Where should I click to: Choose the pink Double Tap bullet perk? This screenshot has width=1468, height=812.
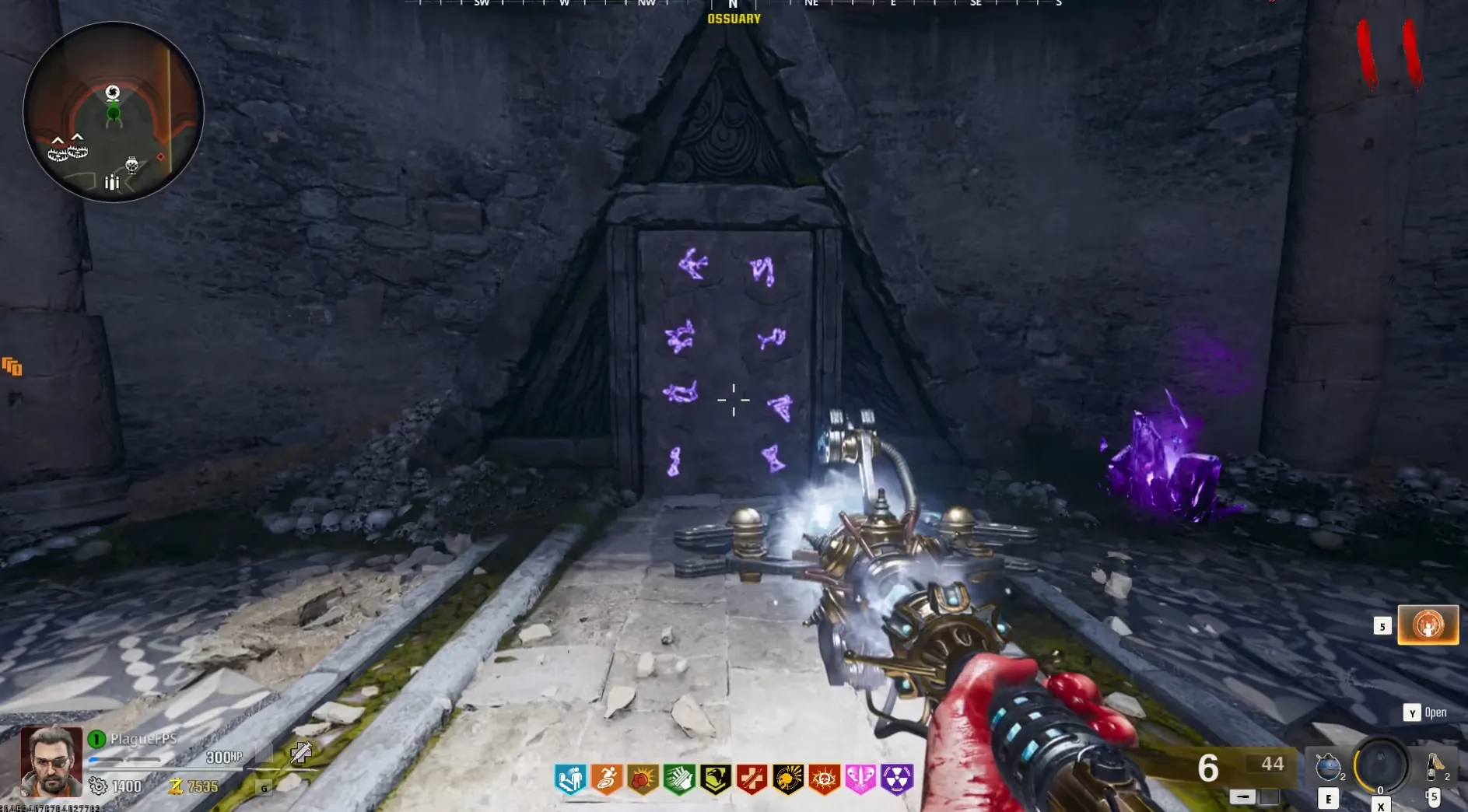click(x=860, y=779)
